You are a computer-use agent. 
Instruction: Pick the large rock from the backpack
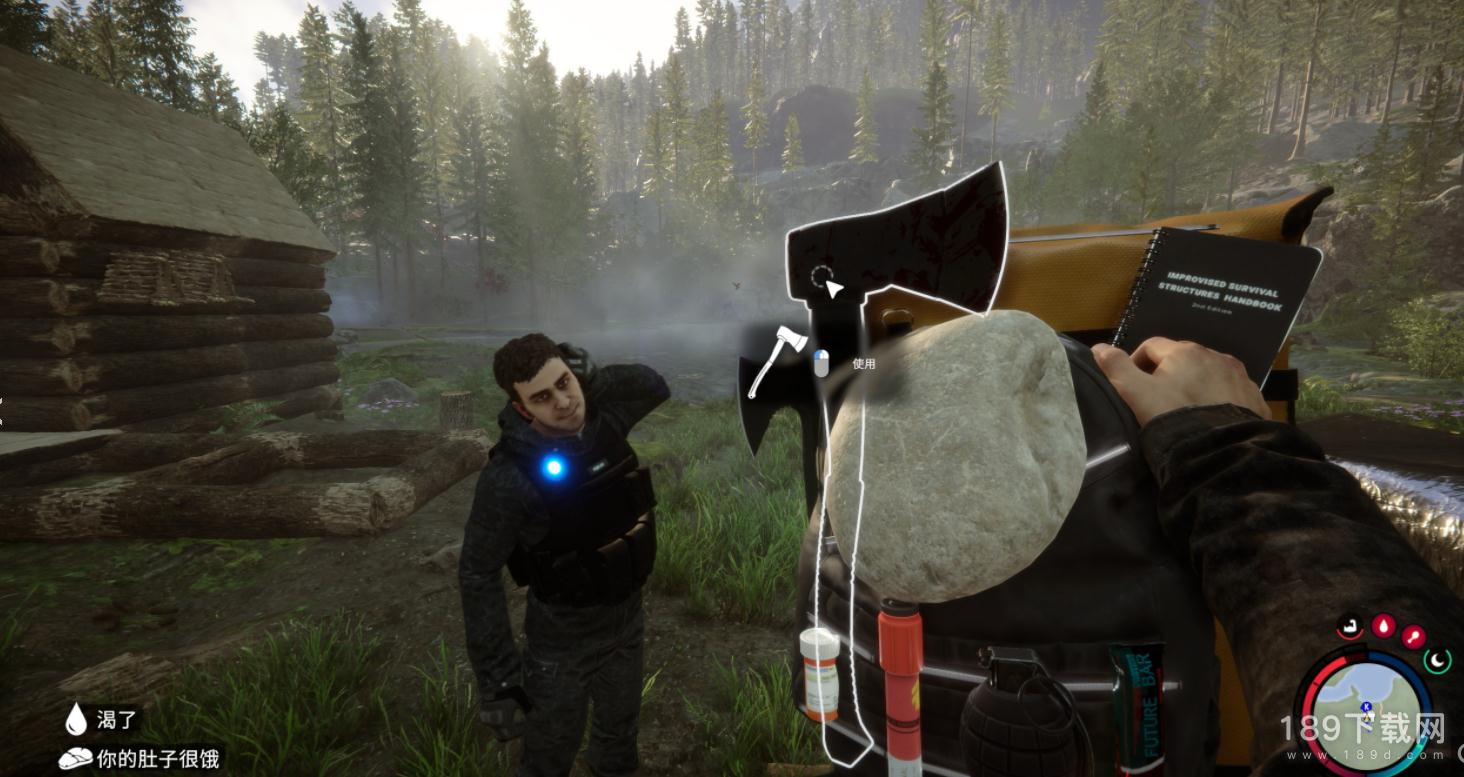tap(955, 455)
